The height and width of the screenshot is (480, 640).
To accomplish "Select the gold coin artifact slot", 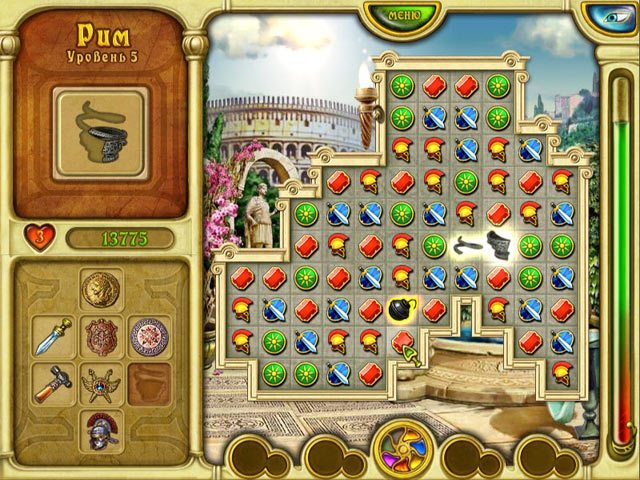I will pyautogui.click(x=100, y=289).
